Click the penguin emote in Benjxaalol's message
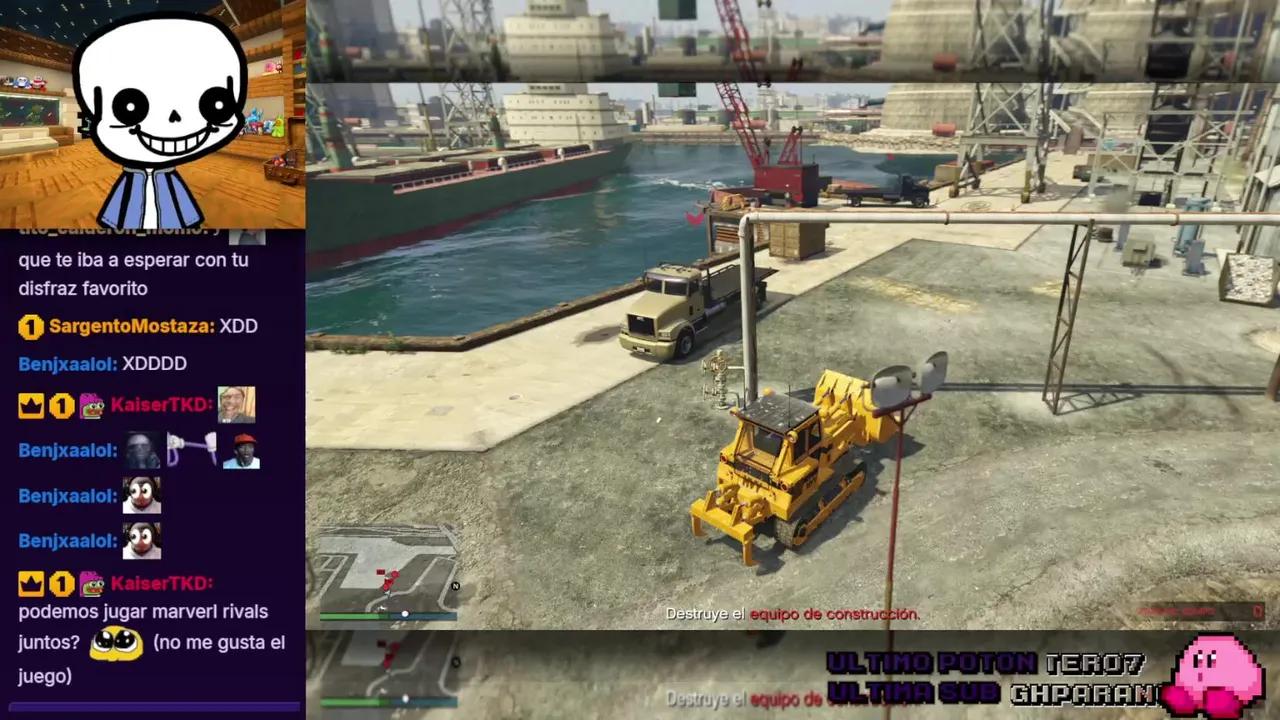The height and width of the screenshot is (720, 1280). [140, 495]
